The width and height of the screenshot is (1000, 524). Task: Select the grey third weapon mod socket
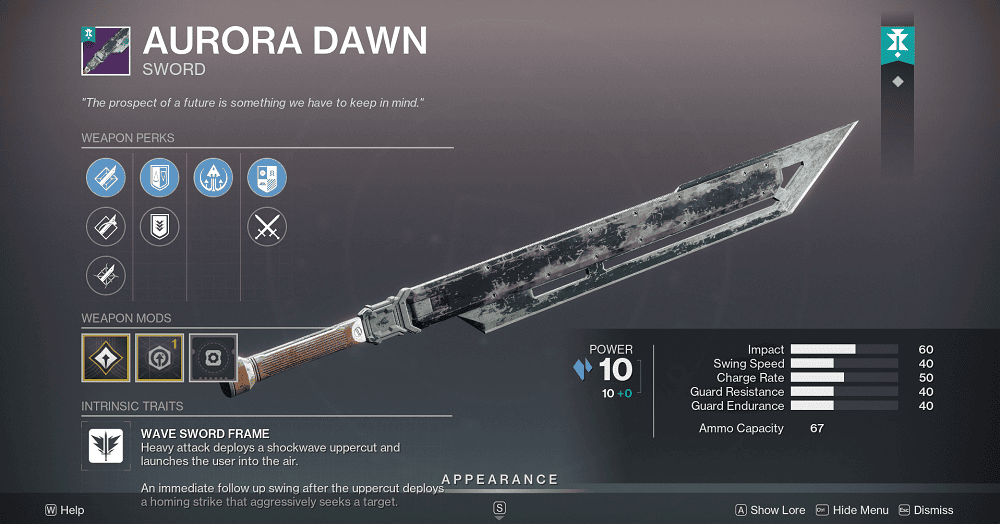pos(213,358)
